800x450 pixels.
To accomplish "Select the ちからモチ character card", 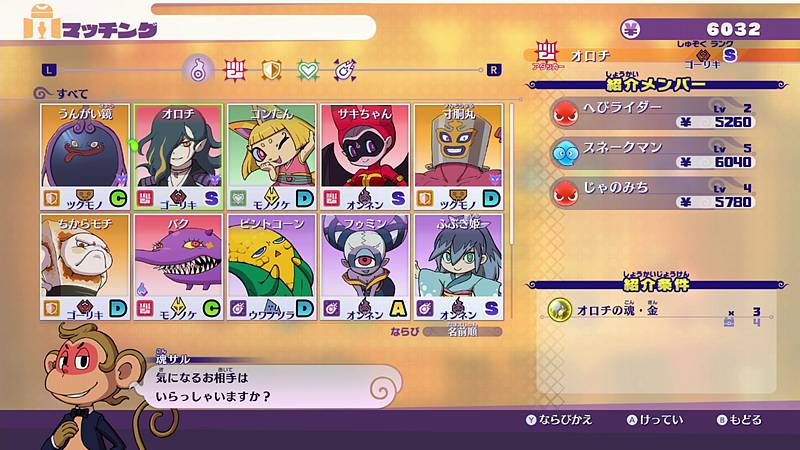I will [86, 266].
